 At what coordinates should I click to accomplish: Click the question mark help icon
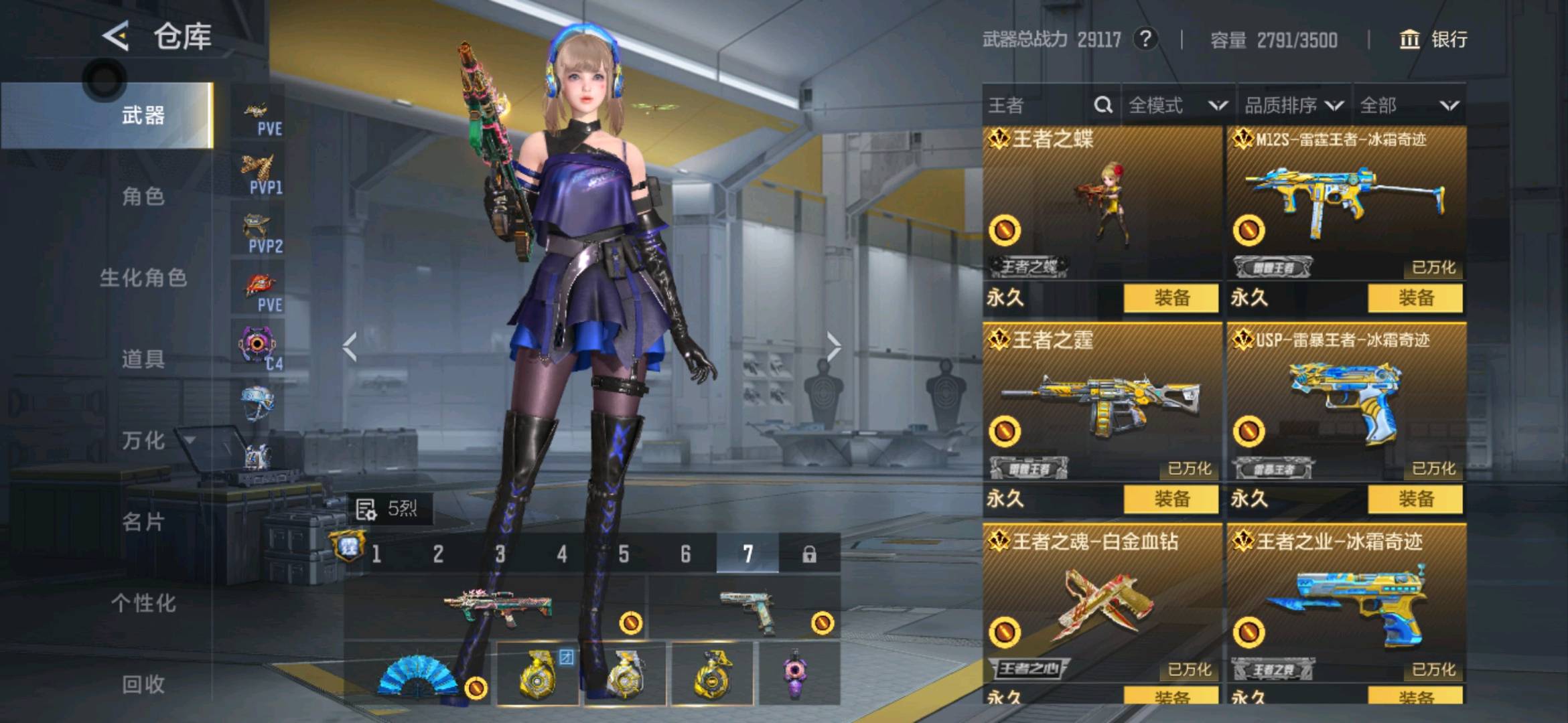1145,39
